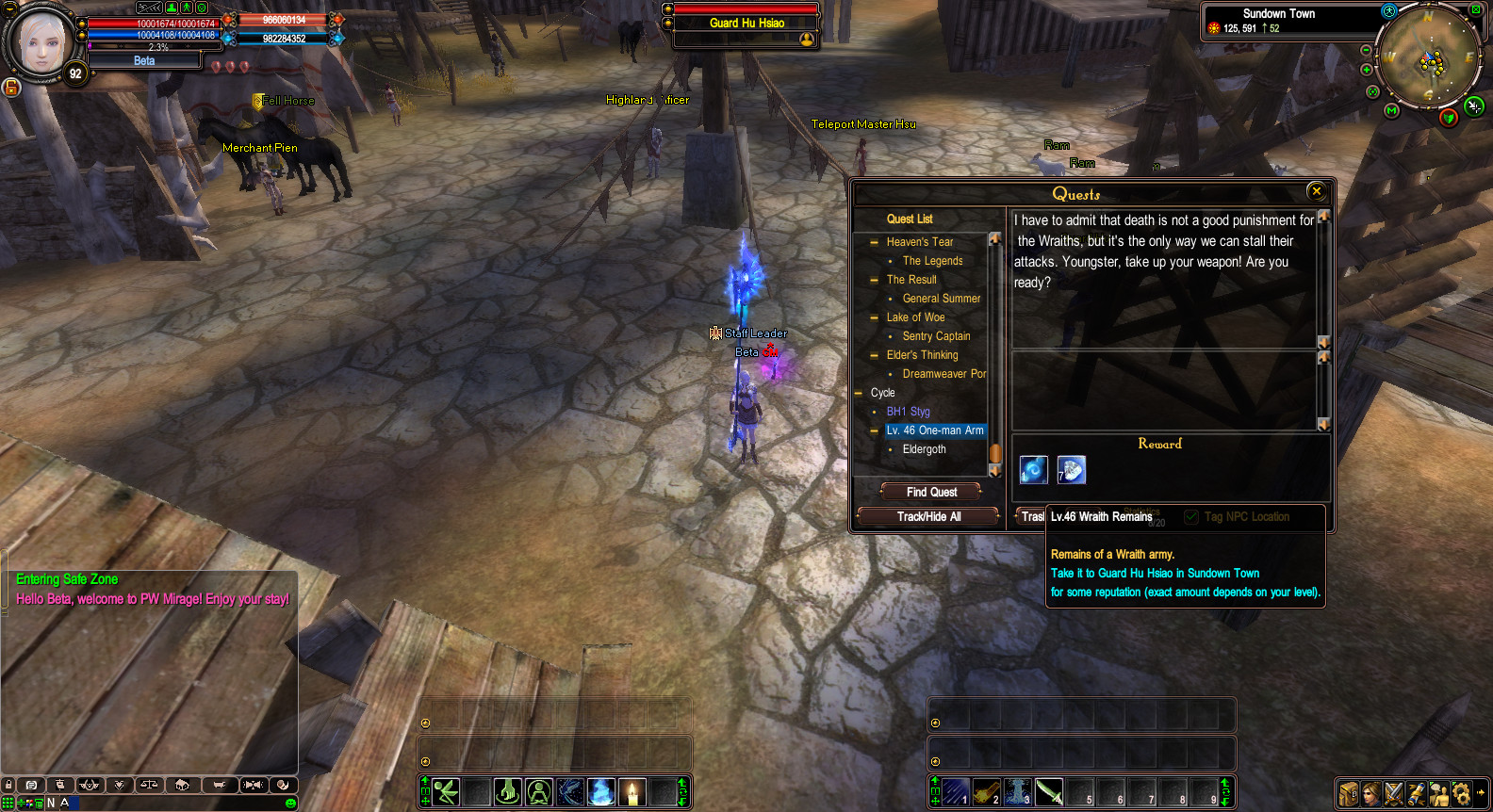This screenshot has height=812, width=1493.
Task: Activate the green sword skill in slot 4
Action: [x=1049, y=792]
